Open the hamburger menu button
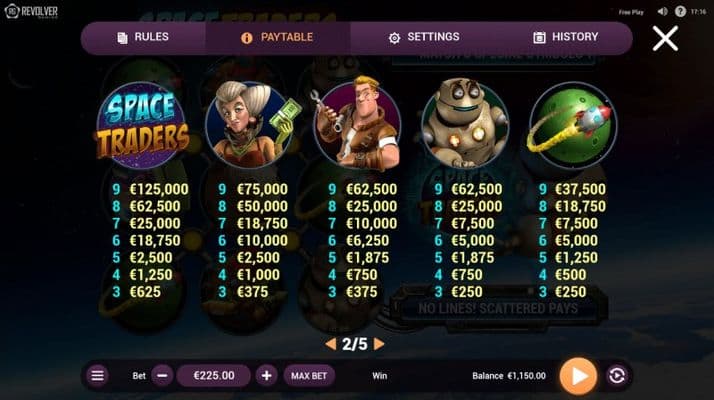 (x=97, y=376)
